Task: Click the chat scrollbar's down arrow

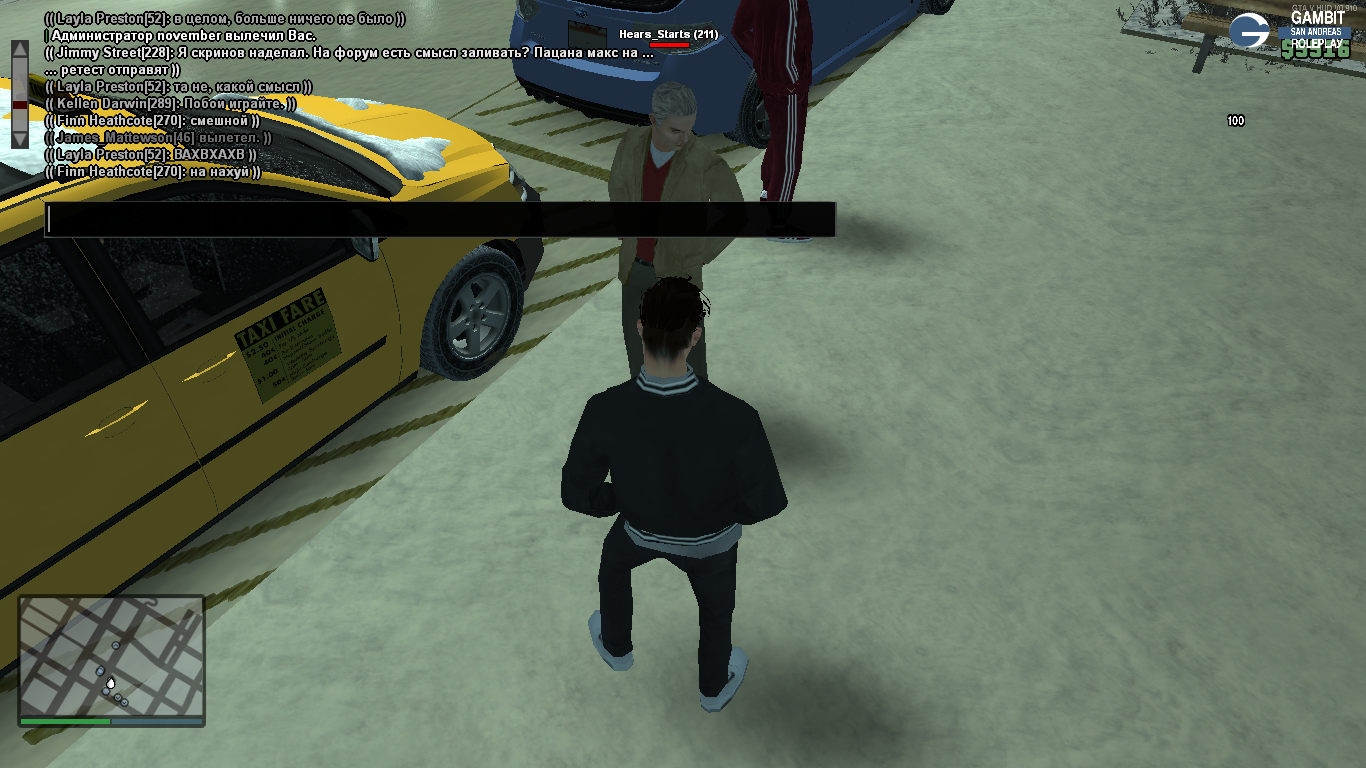Action: pyautogui.click(x=20, y=138)
